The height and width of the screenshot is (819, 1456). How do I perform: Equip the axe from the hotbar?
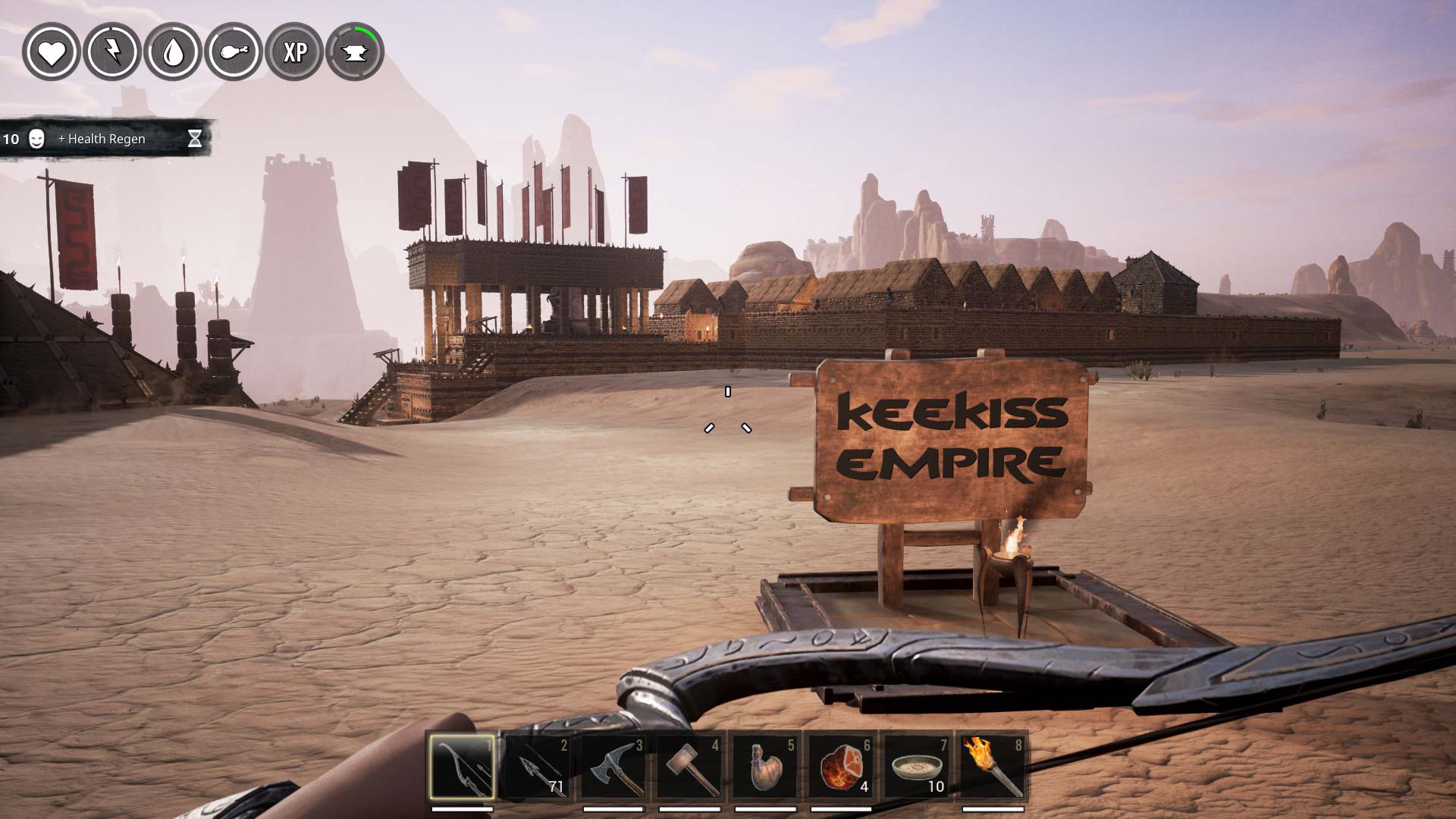pos(613,767)
